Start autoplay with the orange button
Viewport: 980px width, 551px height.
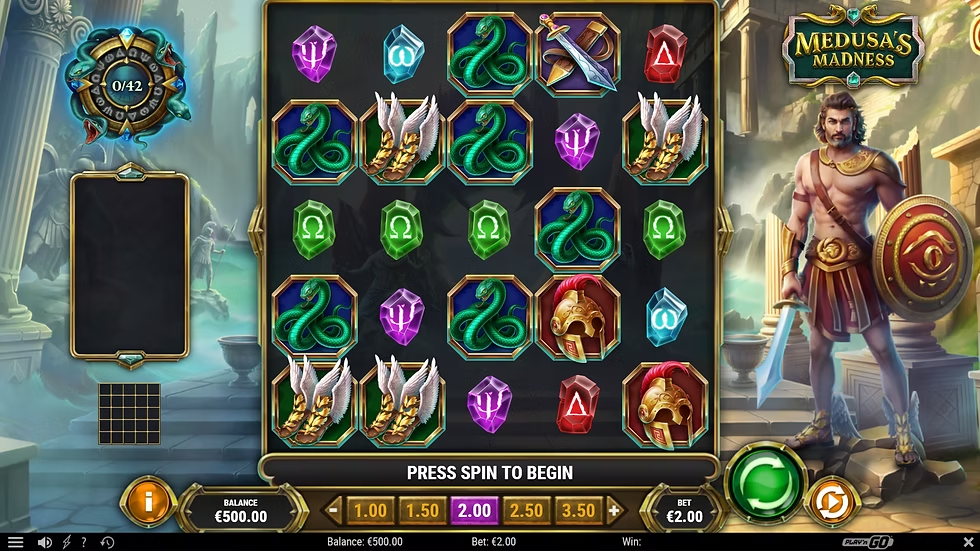(x=826, y=501)
